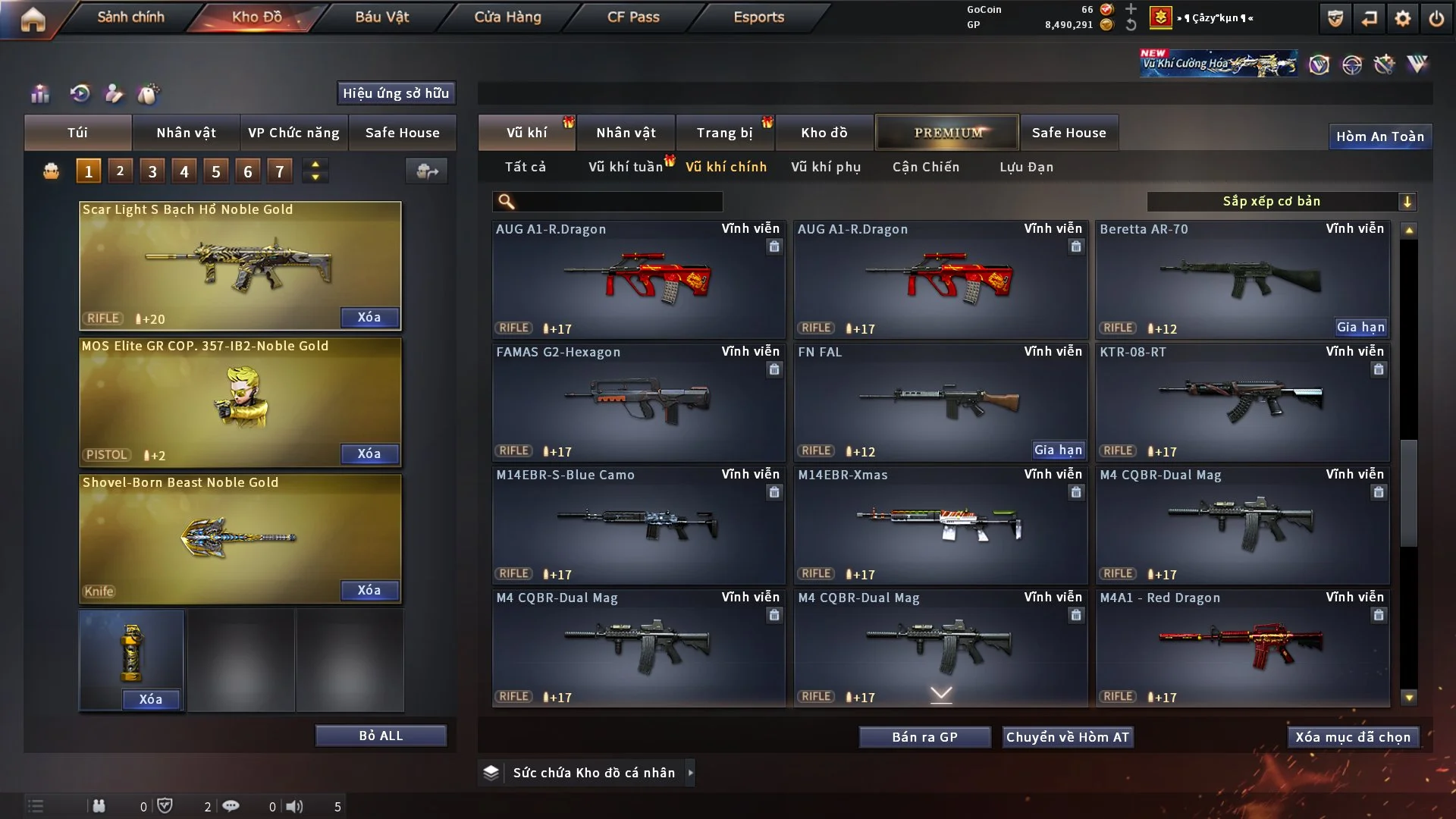Open the settings gear icon
1456x819 pixels.
(x=1402, y=19)
